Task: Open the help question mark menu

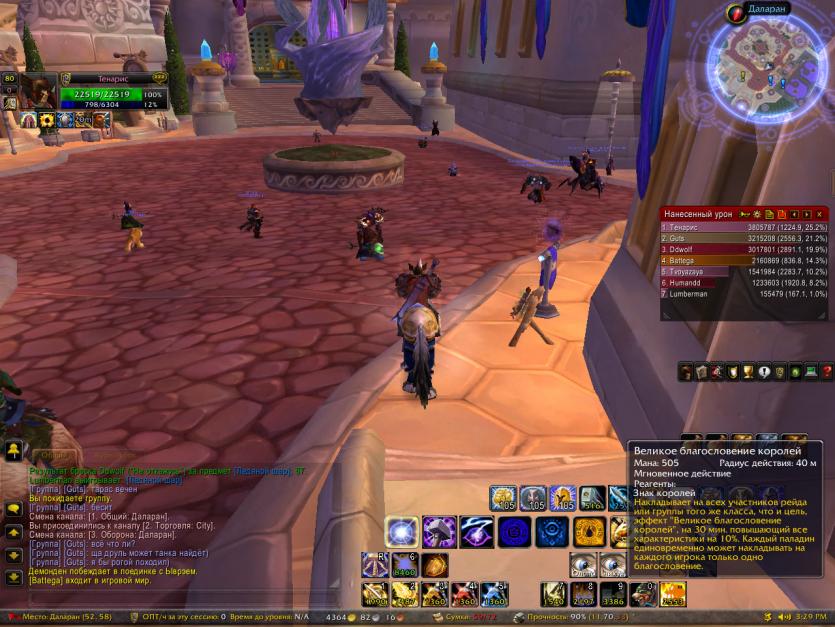Action: (826, 373)
